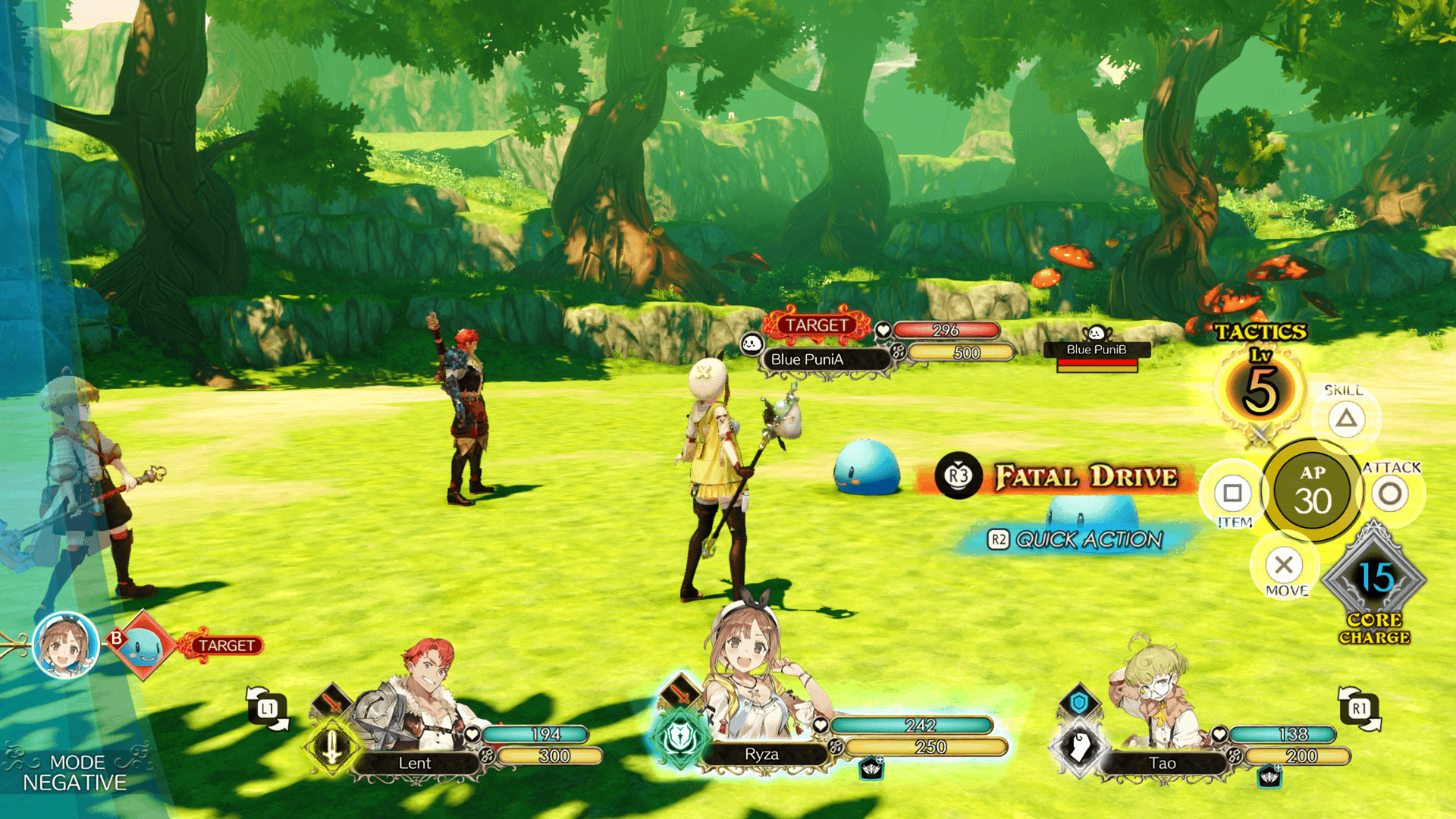Select Ryza's turn-order portrait on timeline
The width and height of the screenshot is (1456, 819).
66,646
